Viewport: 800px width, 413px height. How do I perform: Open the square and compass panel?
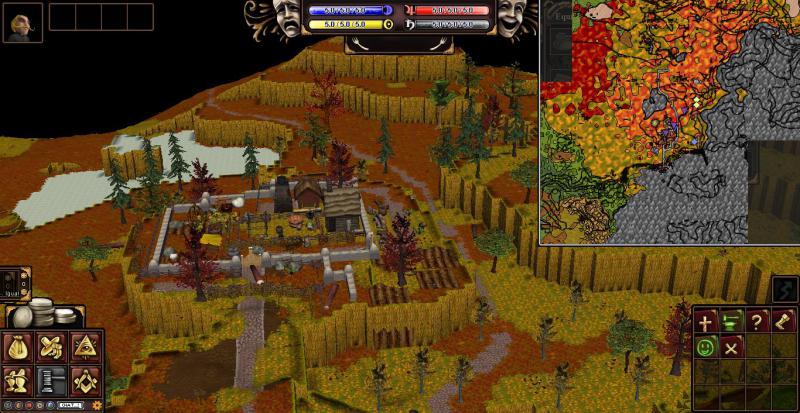tap(84, 380)
